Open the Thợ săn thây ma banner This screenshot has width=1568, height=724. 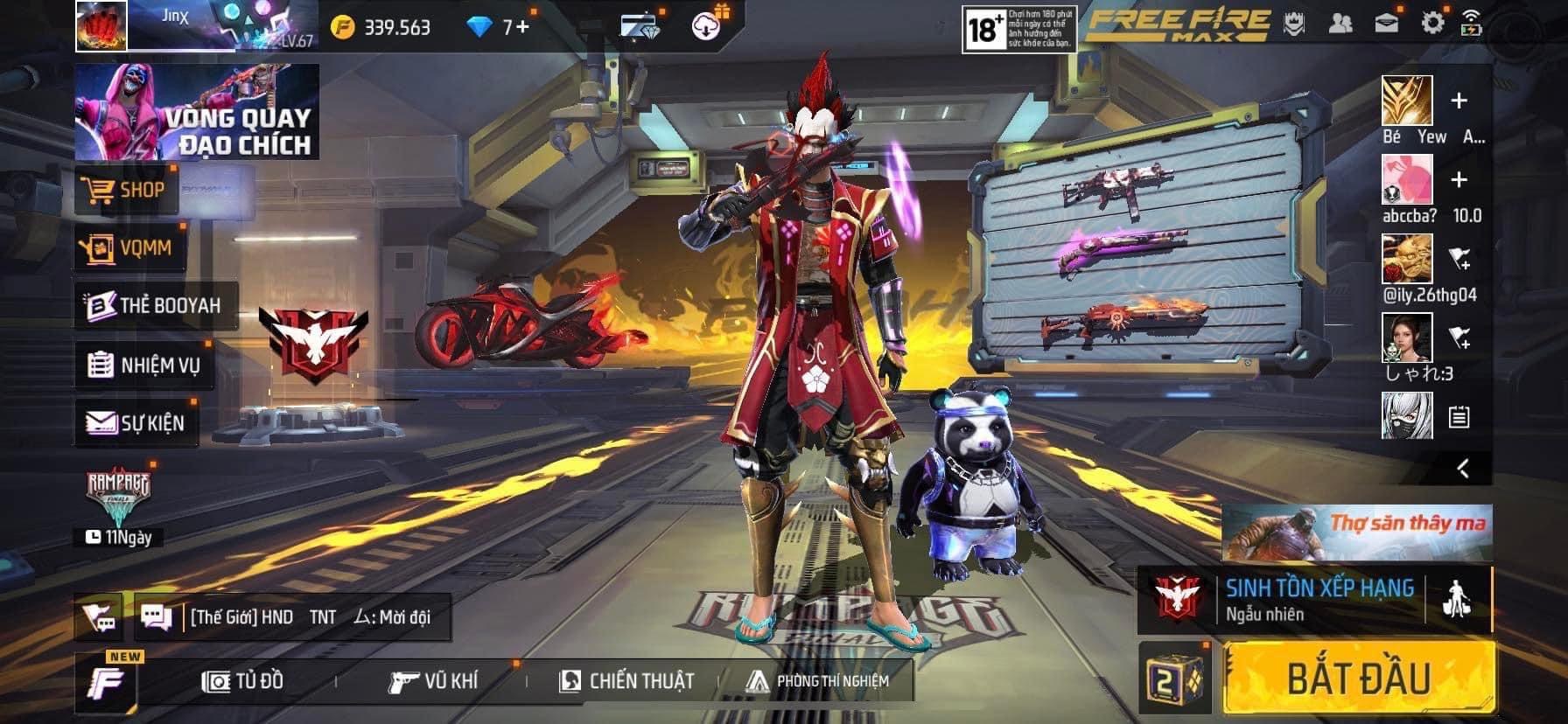click(1357, 533)
